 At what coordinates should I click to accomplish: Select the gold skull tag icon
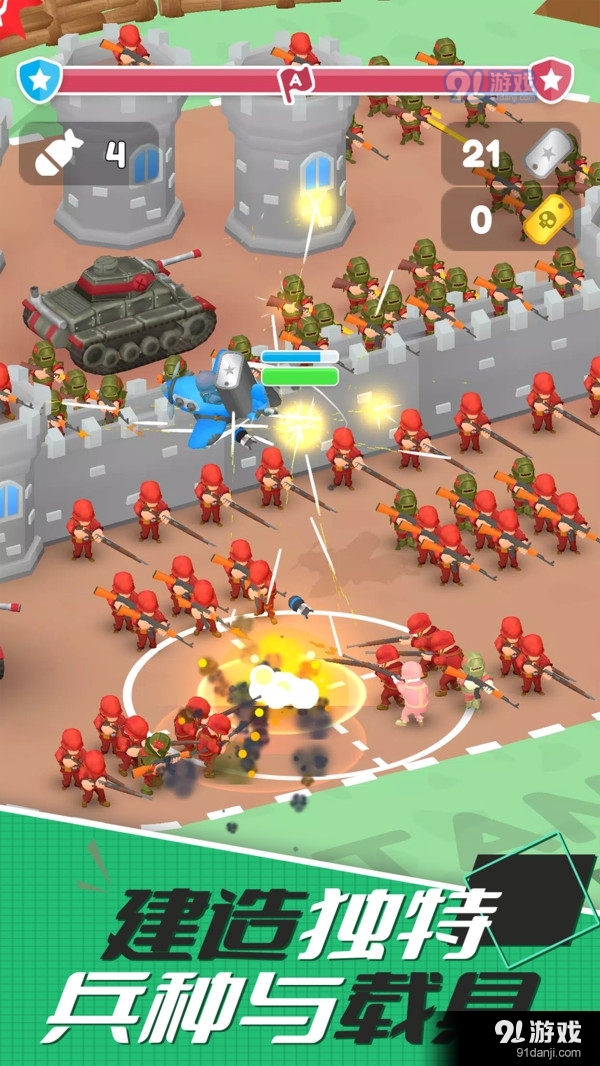coord(545,219)
